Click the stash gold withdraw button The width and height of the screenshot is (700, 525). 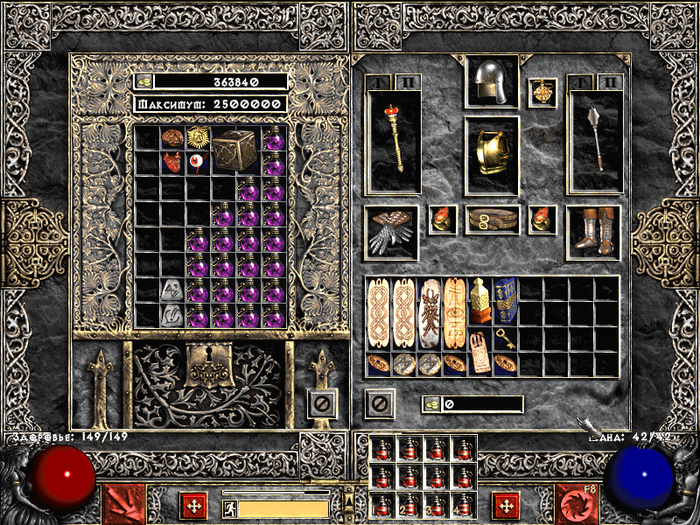[x=145, y=82]
